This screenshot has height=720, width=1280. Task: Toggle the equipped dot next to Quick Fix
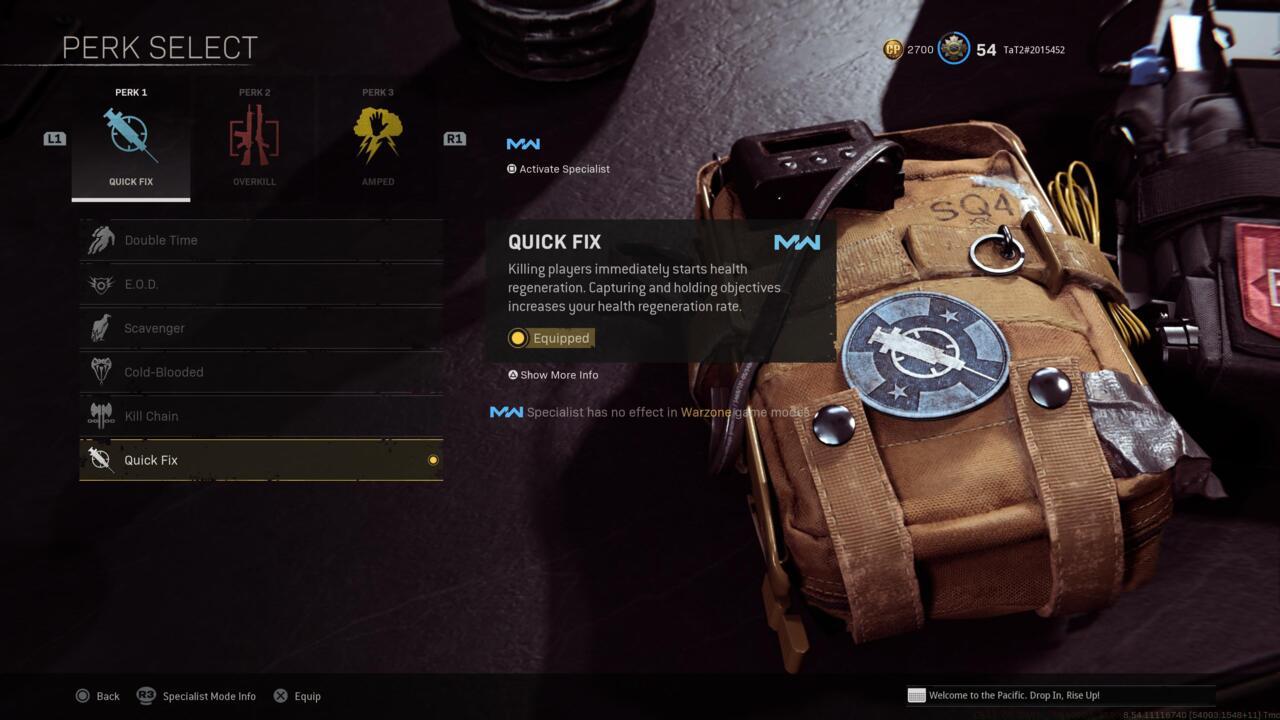click(432, 459)
